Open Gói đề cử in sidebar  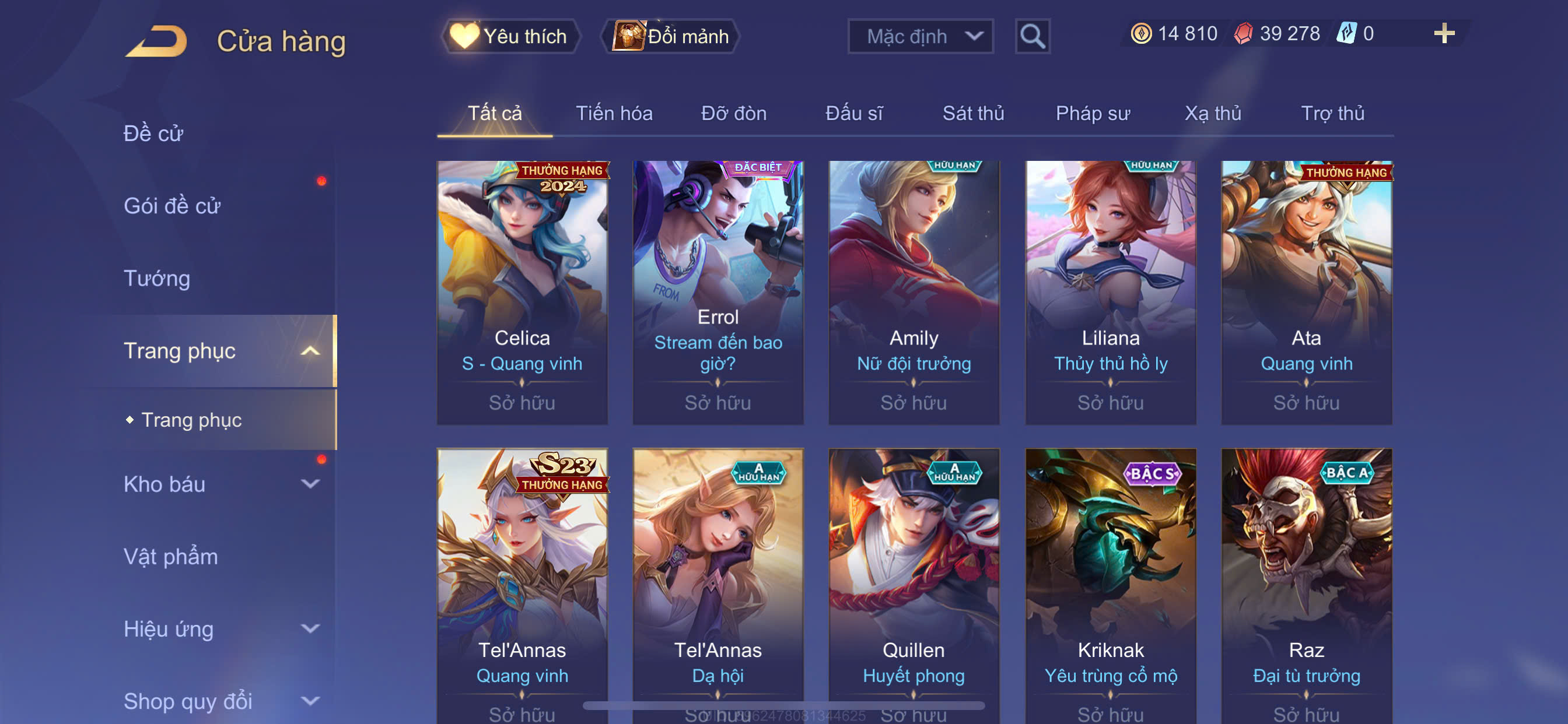[x=171, y=206]
